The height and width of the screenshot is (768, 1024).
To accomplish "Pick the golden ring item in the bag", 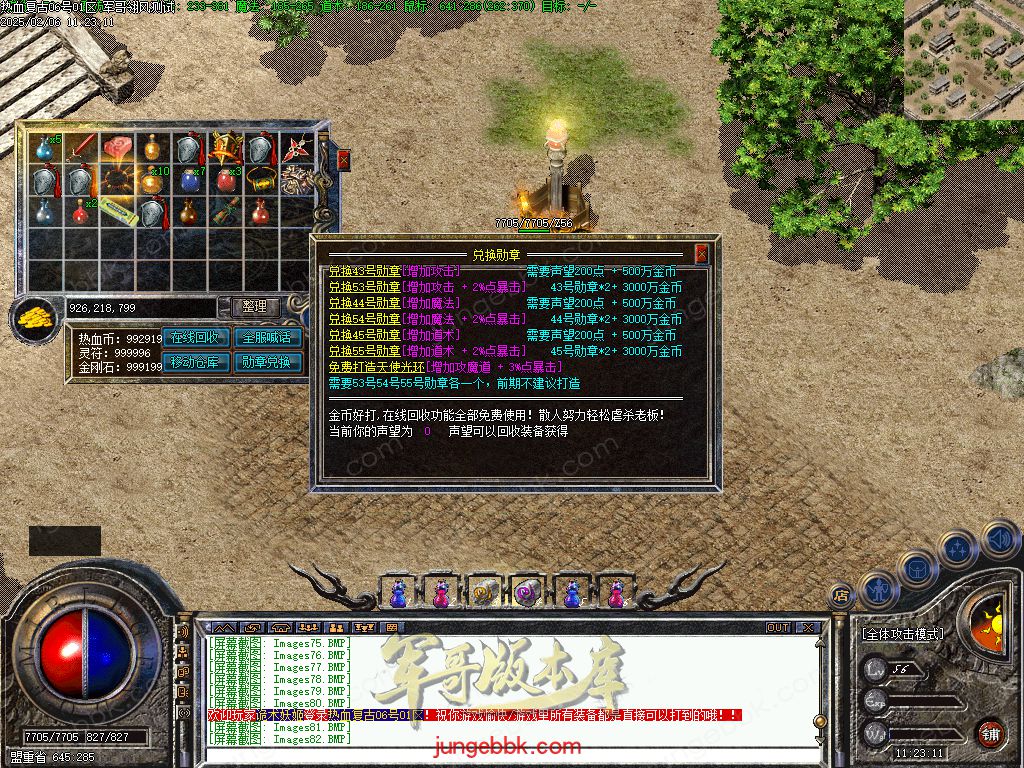I will point(263,180).
